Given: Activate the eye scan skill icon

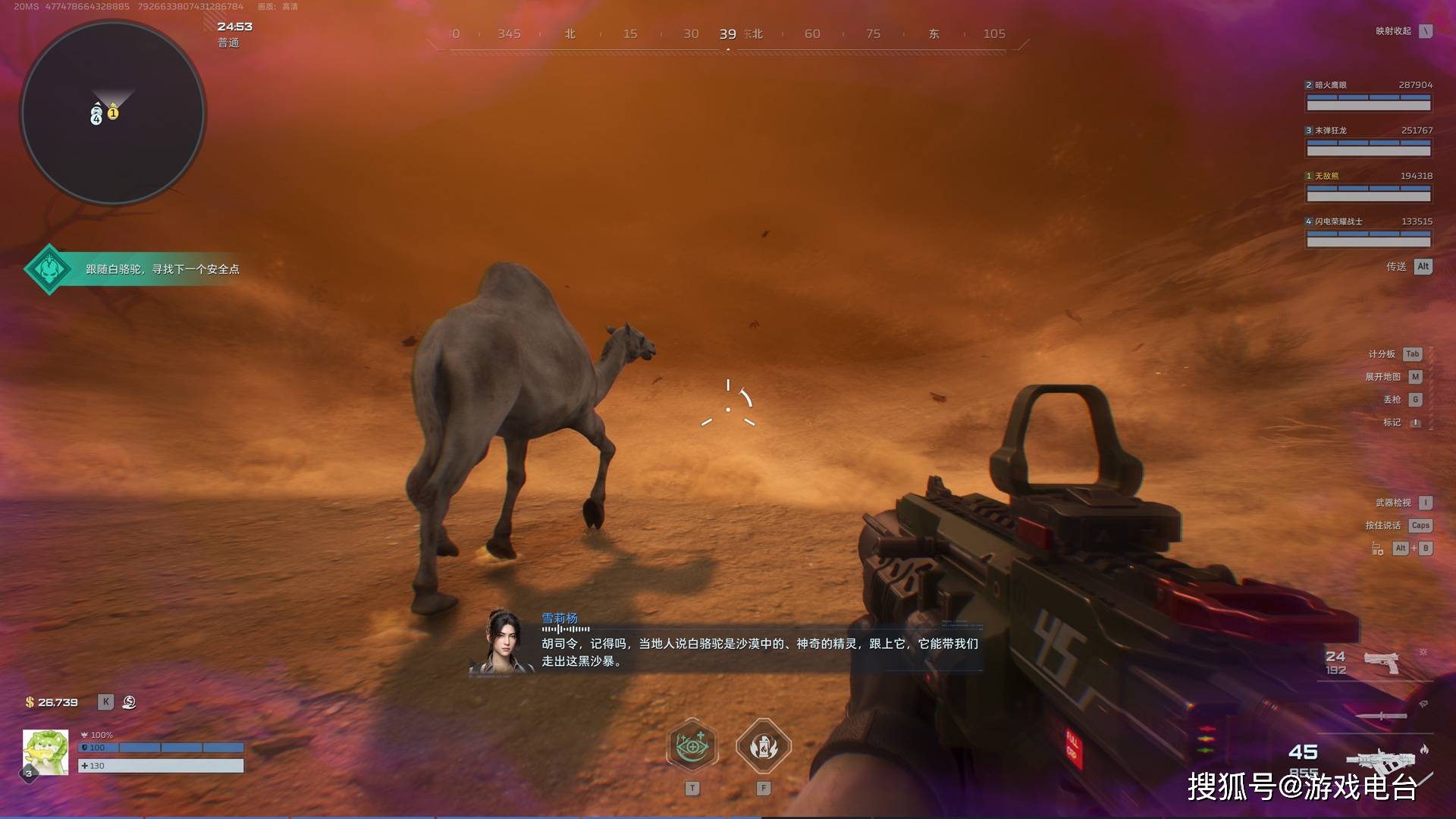Looking at the screenshot, I should (x=692, y=746).
